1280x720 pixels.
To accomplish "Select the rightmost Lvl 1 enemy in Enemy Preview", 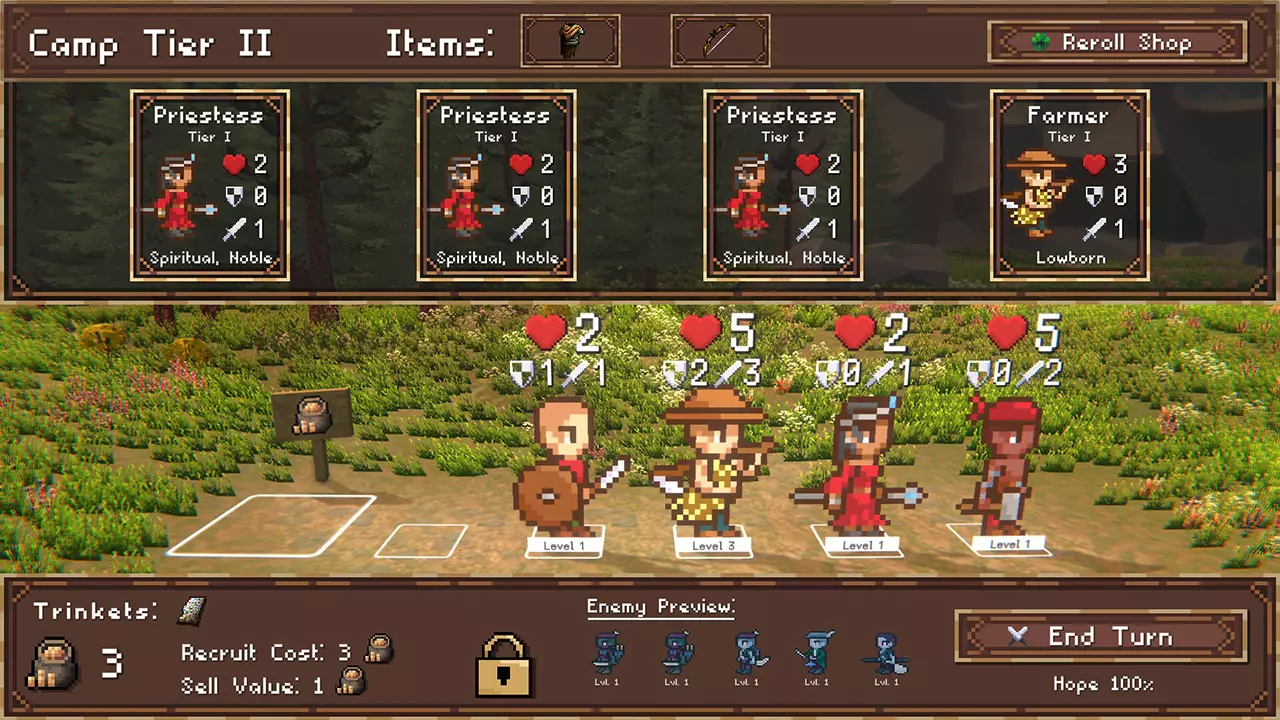I will [x=886, y=655].
